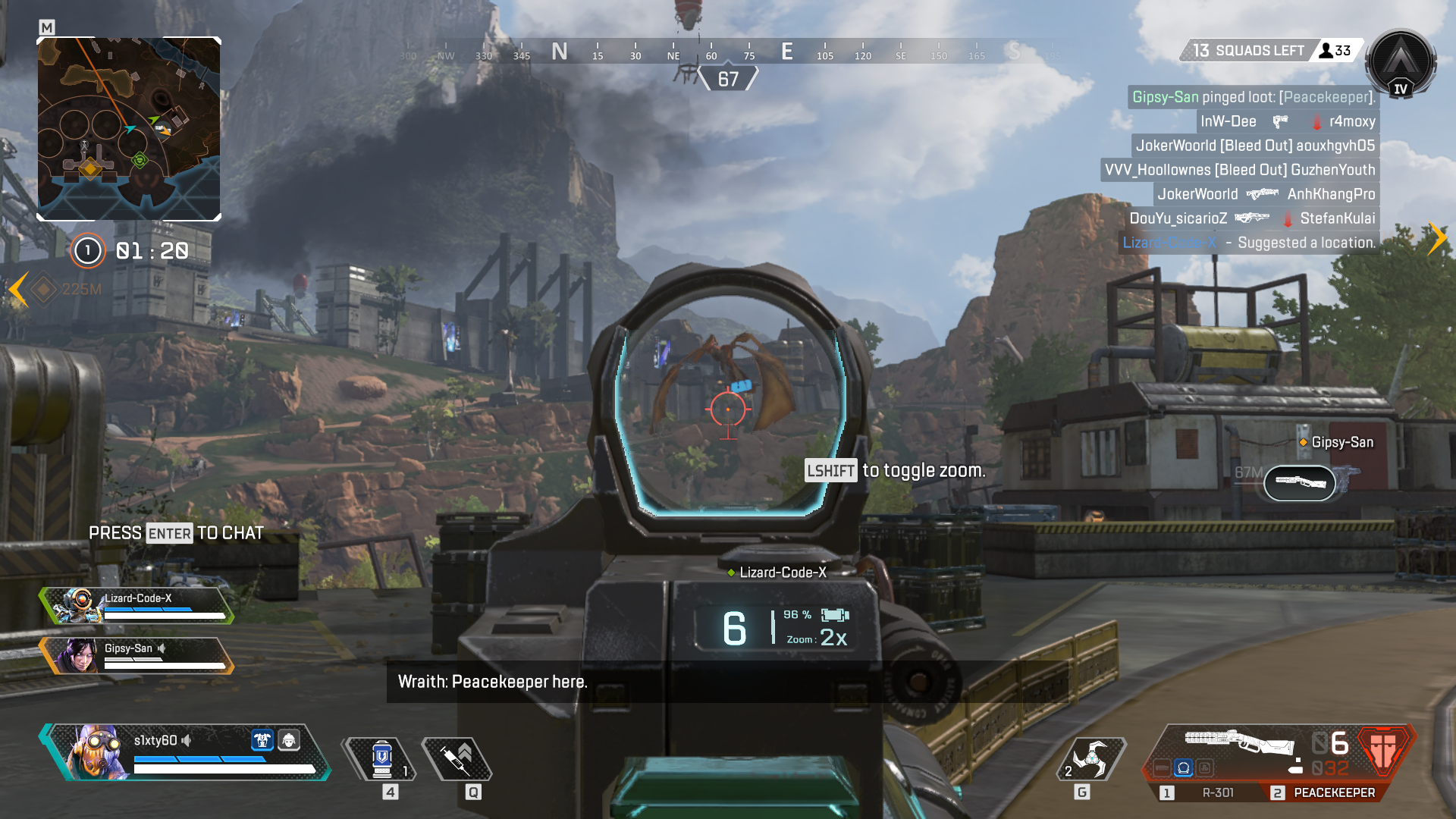Click the s1xty60 player status panel

pos(186,752)
